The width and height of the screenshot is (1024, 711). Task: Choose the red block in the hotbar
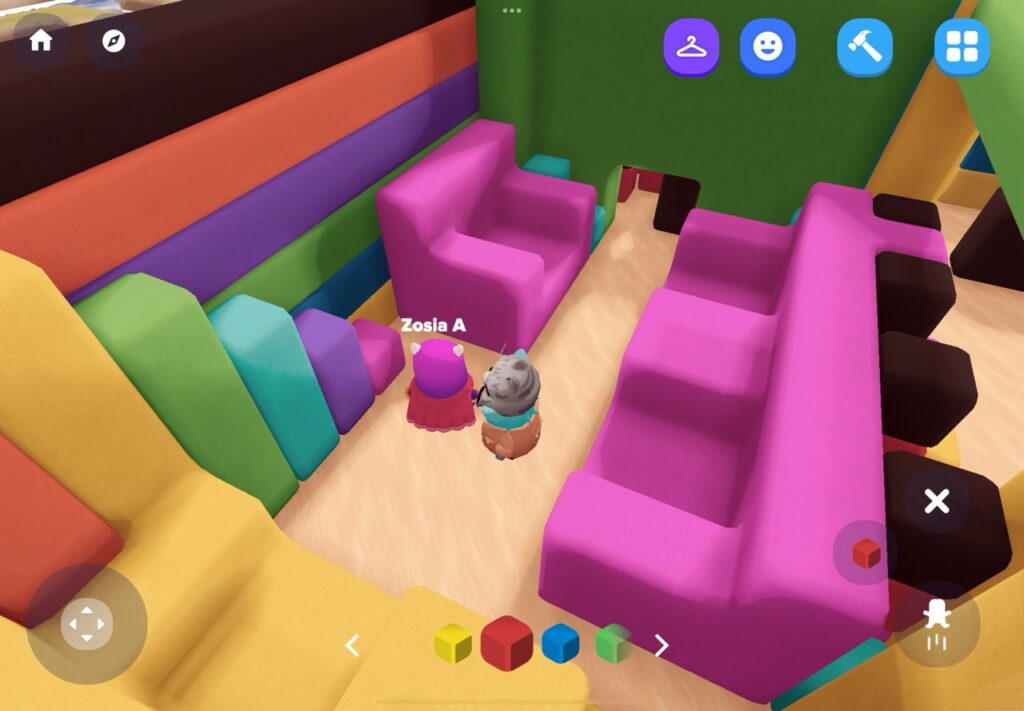click(x=506, y=643)
